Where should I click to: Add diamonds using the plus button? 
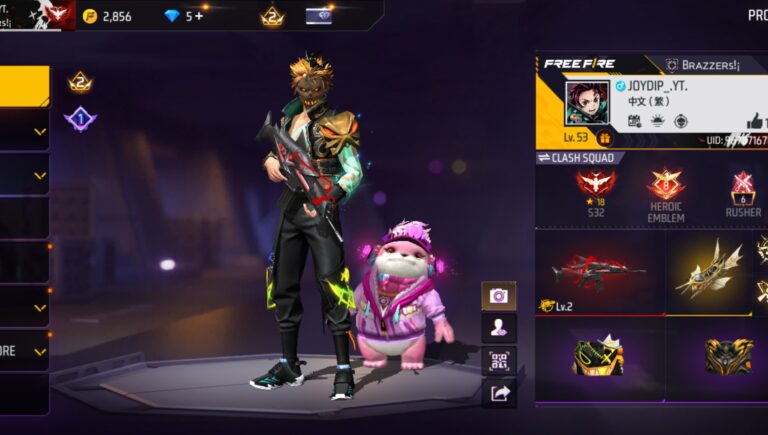(199, 16)
